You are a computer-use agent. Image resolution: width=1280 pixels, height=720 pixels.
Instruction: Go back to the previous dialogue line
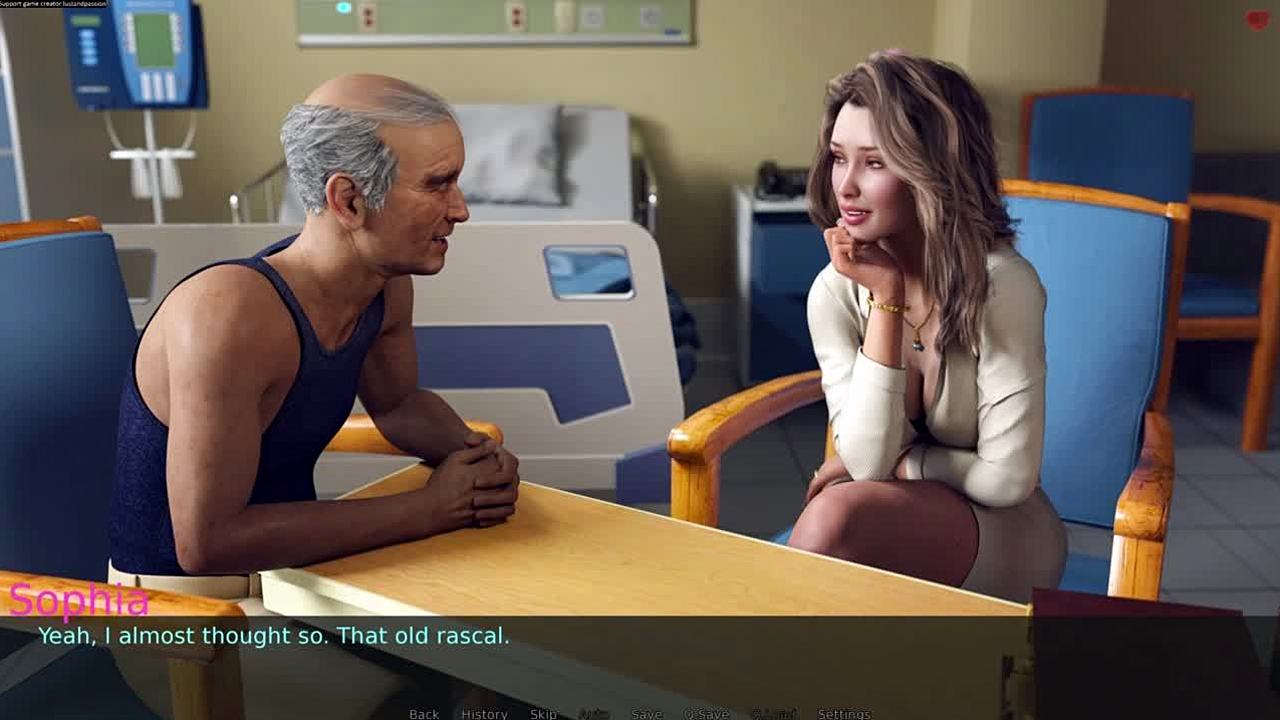coord(424,713)
